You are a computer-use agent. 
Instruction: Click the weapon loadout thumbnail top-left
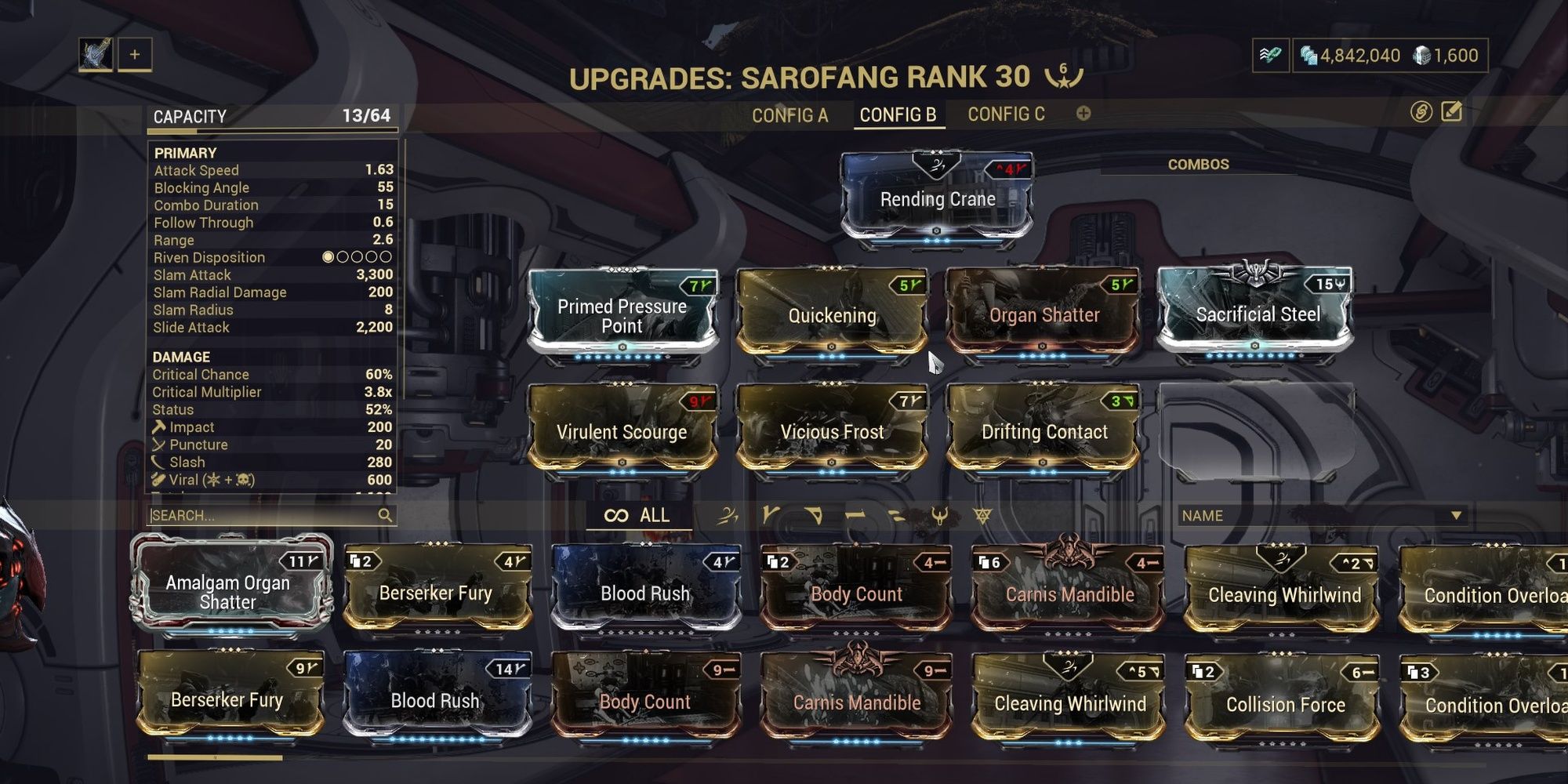(x=95, y=55)
